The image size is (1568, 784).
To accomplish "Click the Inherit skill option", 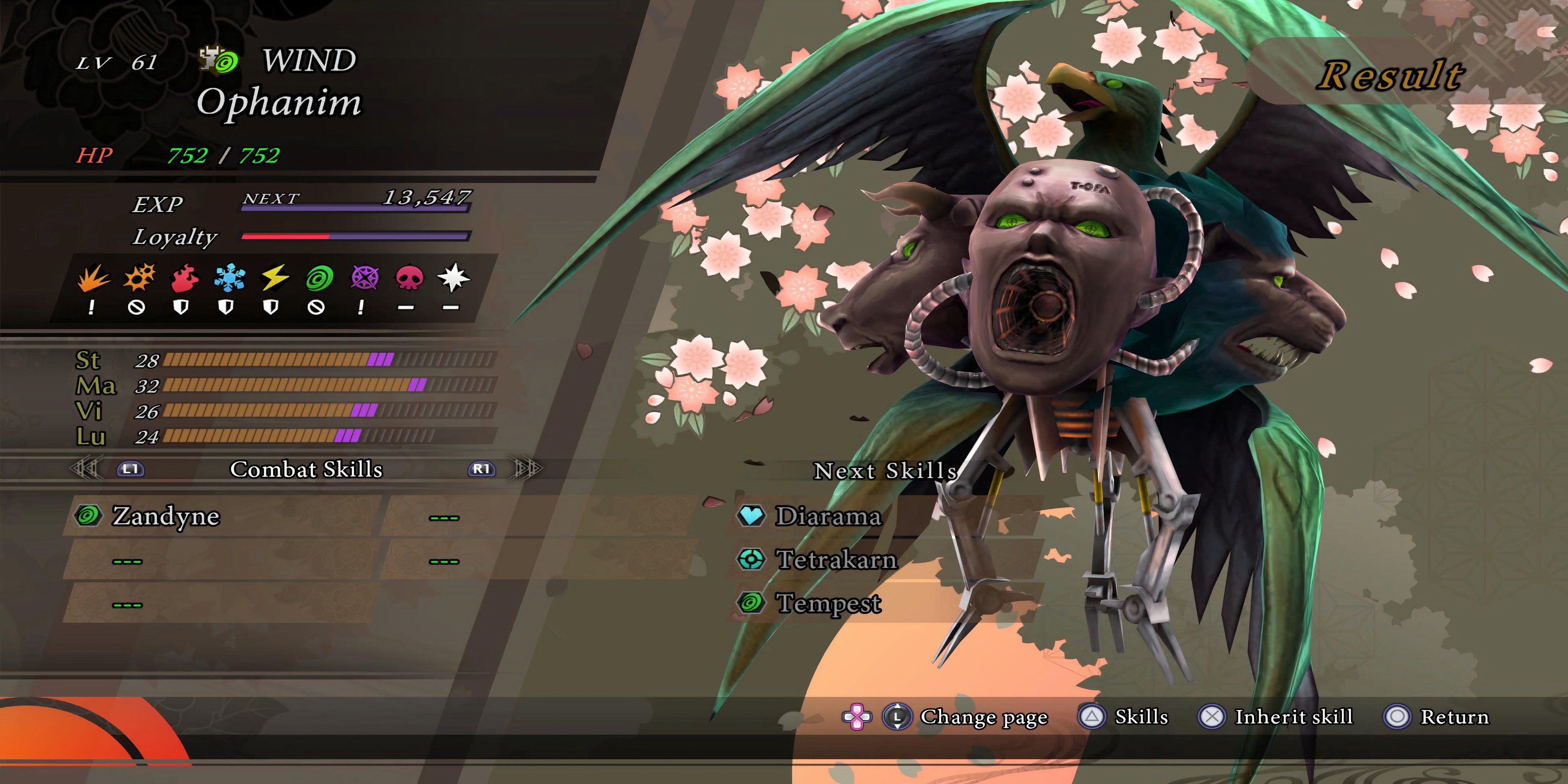I will pyautogui.click(x=1293, y=717).
